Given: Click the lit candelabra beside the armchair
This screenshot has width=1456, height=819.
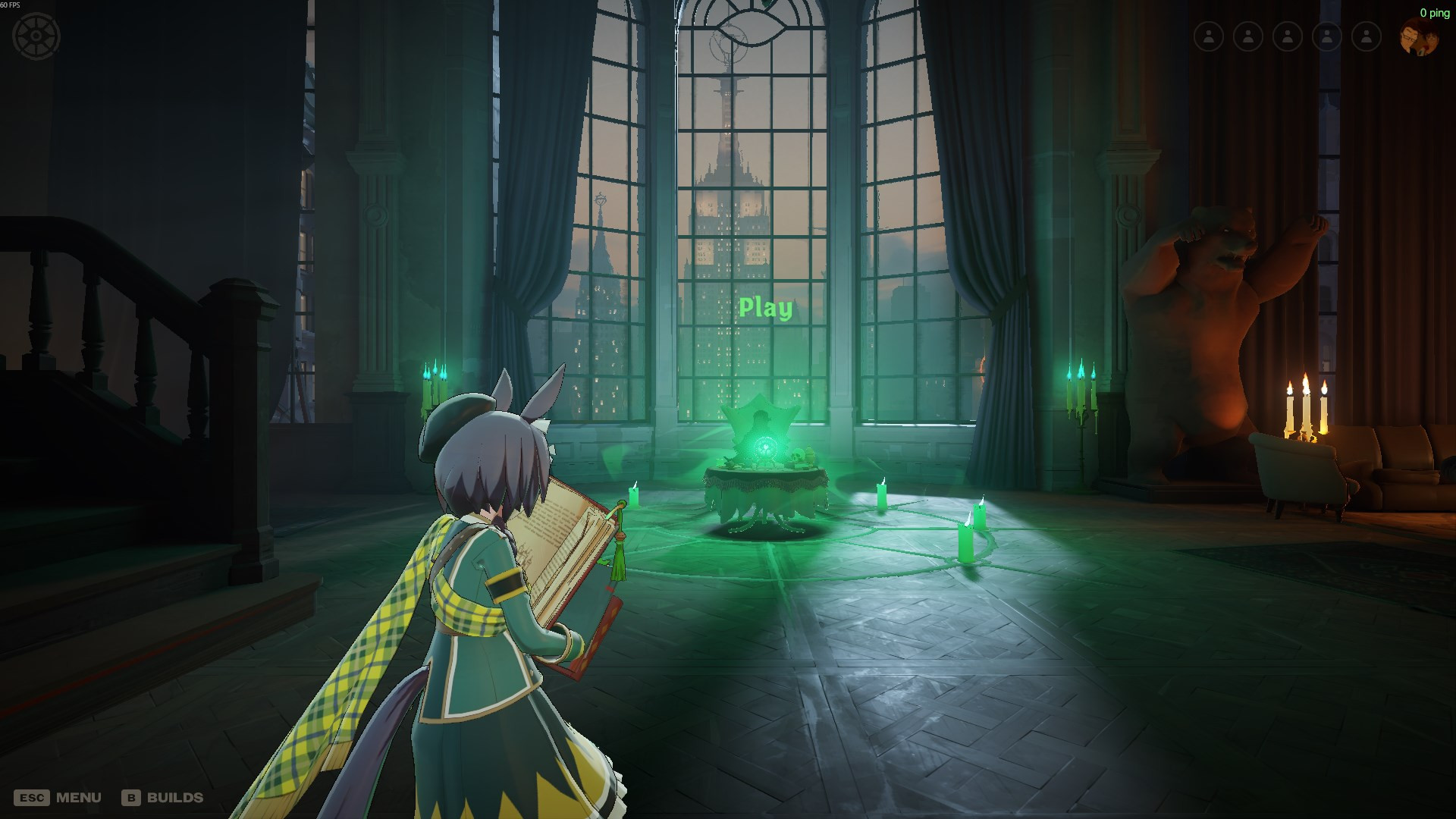Looking at the screenshot, I should pyautogui.click(x=1304, y=409).
